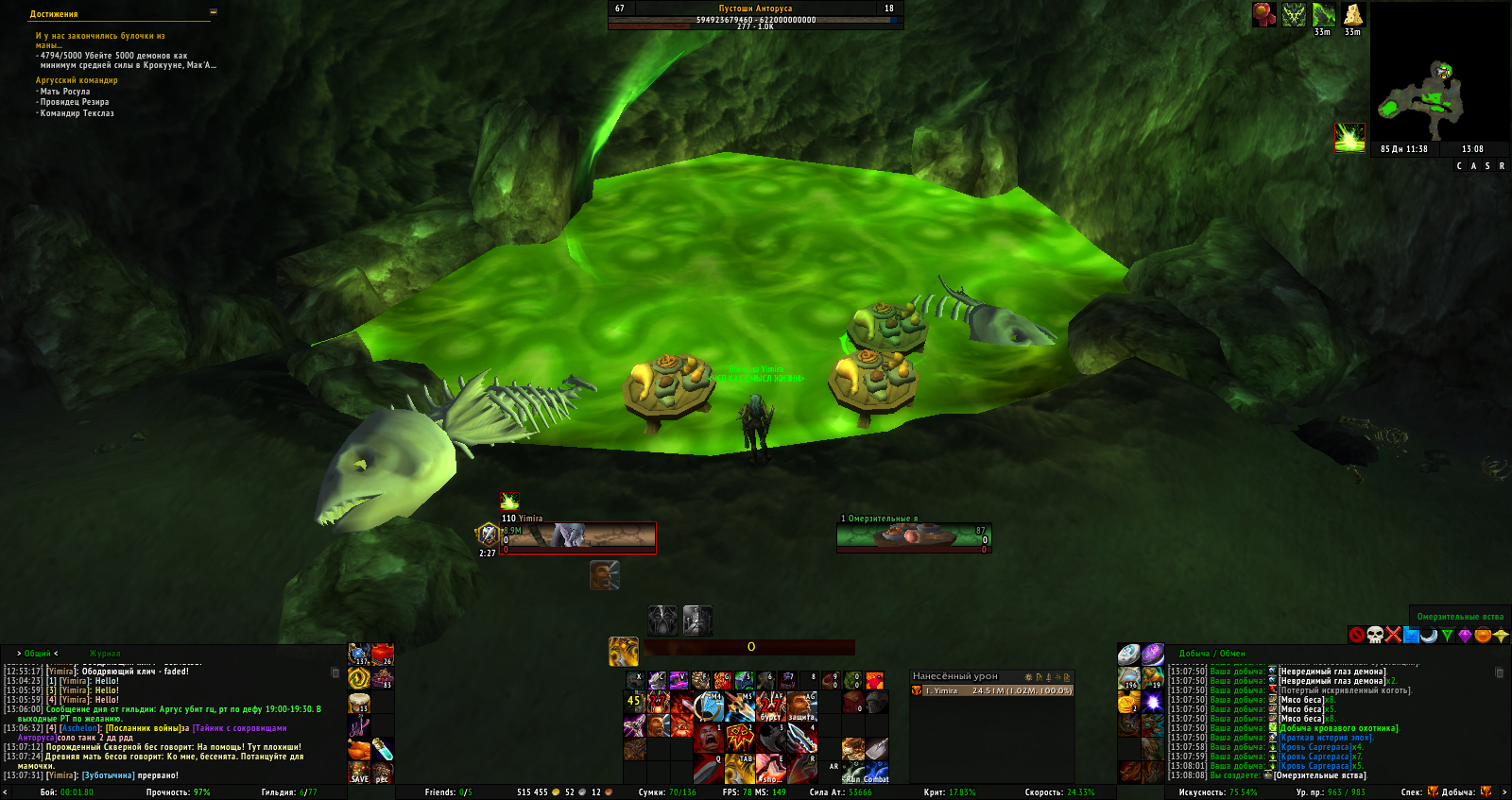Trigger the бурст burst macro icon

(x=771, y=706)
